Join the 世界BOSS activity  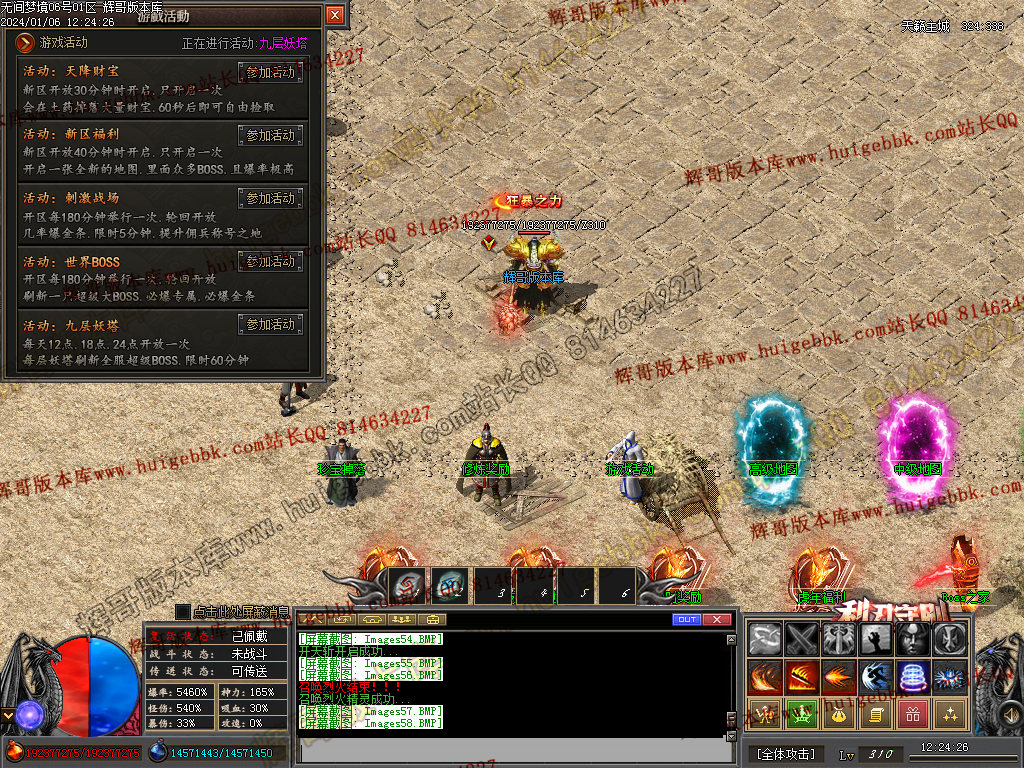point(270,261)
